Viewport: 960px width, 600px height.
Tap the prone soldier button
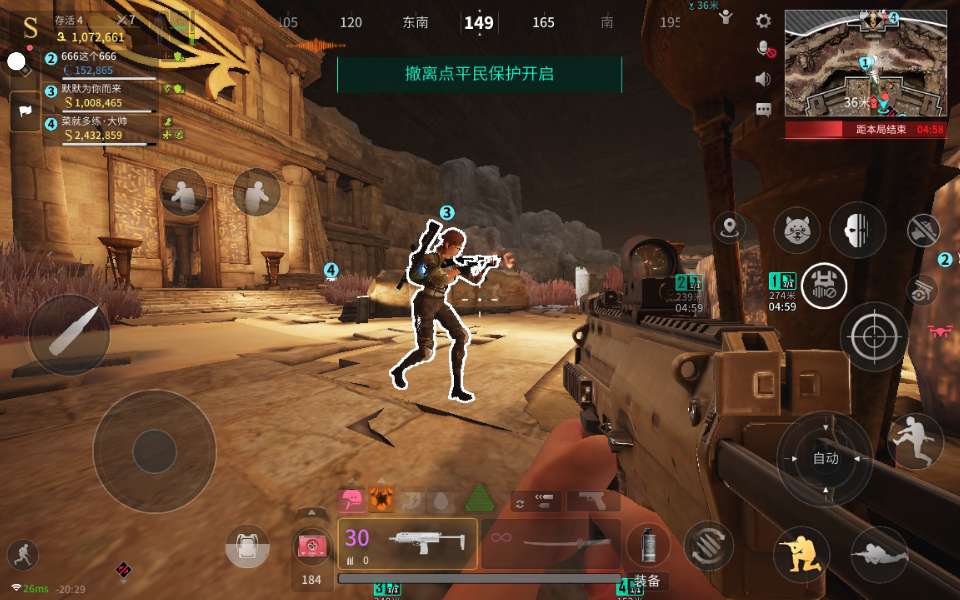[879, 554]
